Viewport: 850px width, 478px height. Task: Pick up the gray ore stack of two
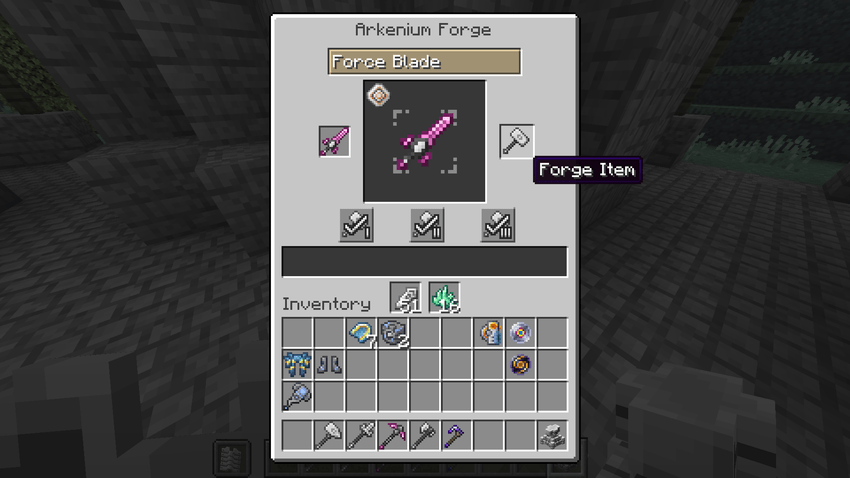393,333
